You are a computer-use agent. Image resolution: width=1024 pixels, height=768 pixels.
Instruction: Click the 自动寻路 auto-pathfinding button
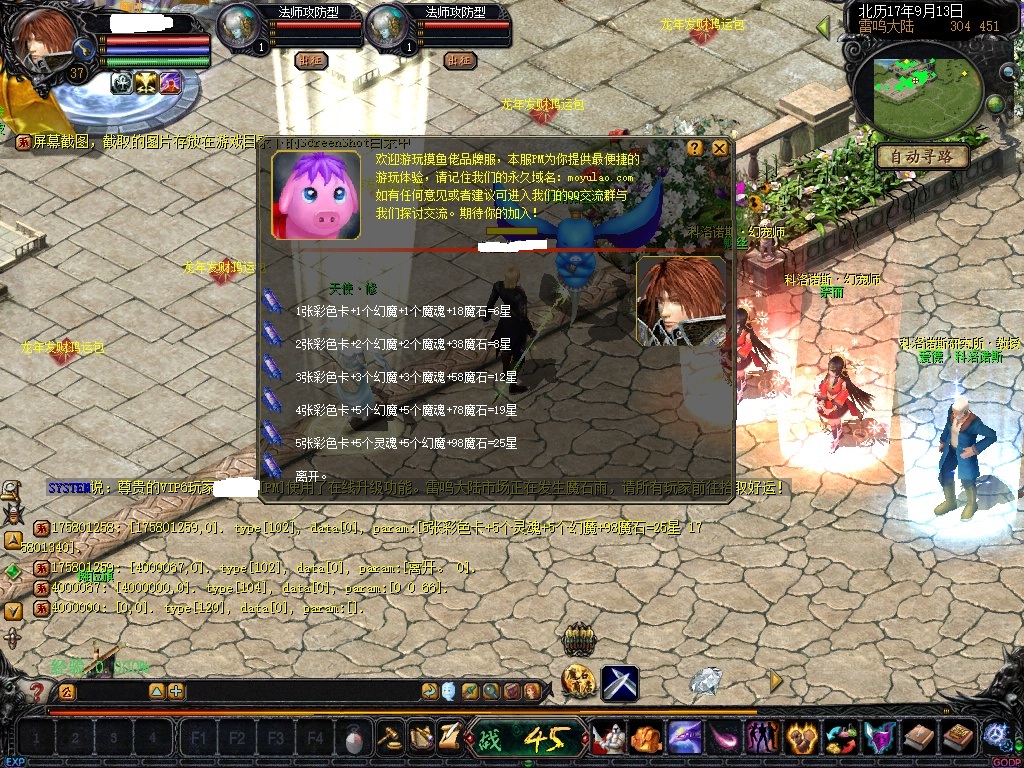(x=922, y=157)
